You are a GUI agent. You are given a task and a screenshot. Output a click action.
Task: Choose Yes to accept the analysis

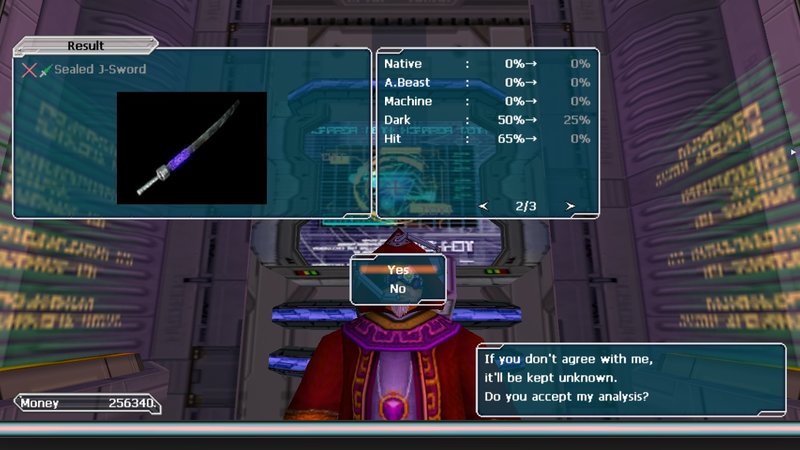(x=398, y=270)
